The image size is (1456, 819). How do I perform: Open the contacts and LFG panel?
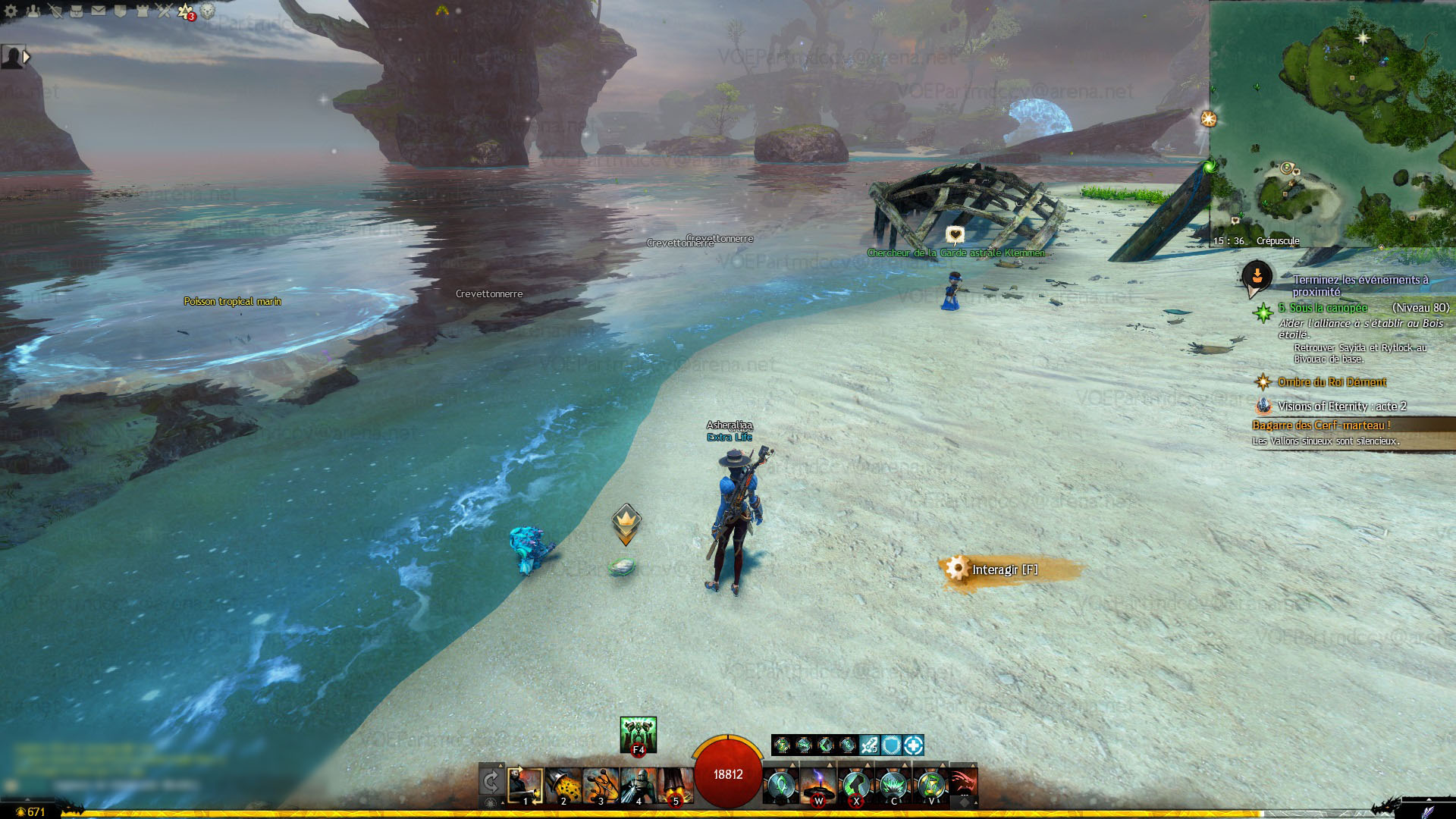(x=33, y=11)
